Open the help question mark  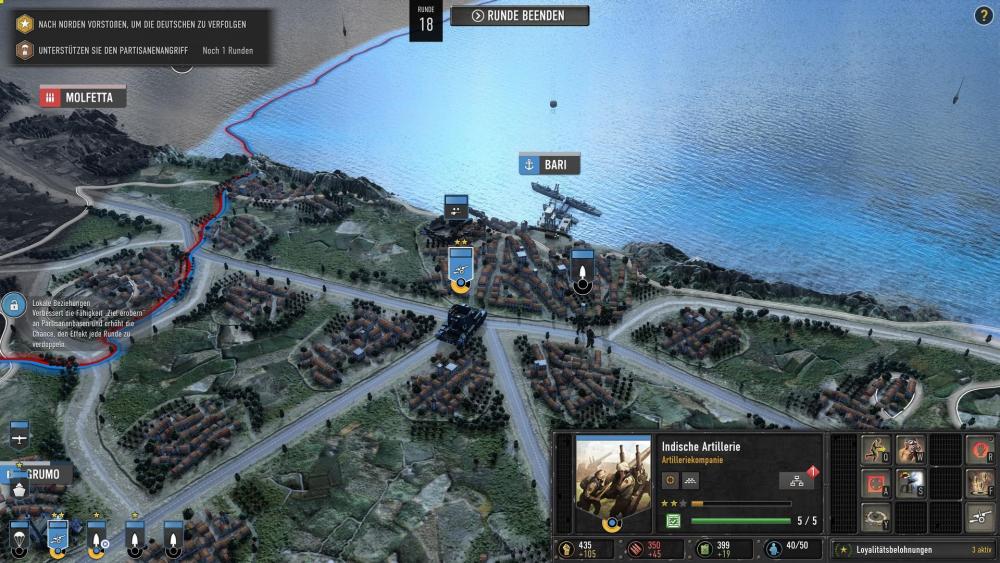pyautogui.click(x=983, y=15)
